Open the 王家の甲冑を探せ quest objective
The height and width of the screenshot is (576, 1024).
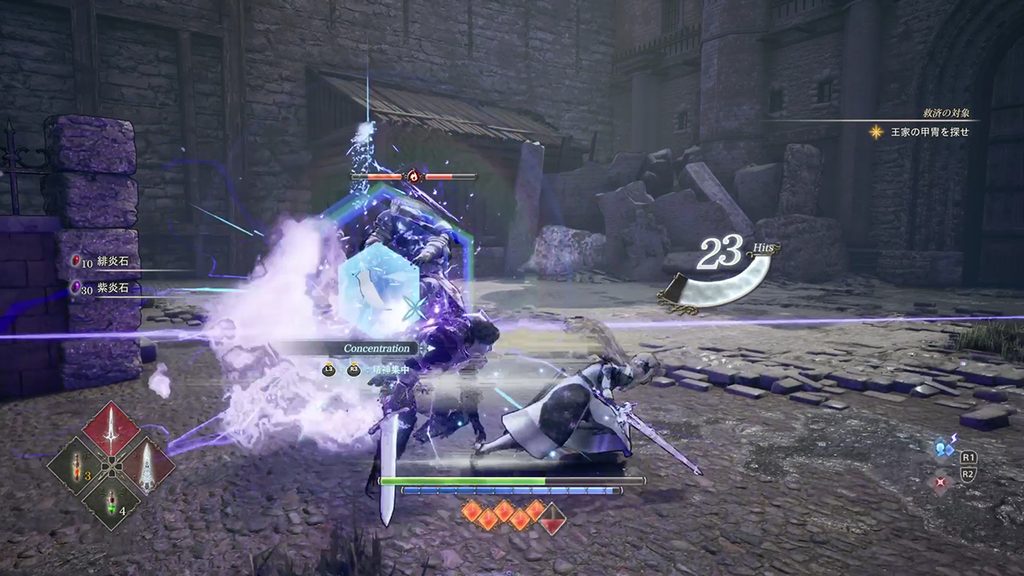[919, 131]
